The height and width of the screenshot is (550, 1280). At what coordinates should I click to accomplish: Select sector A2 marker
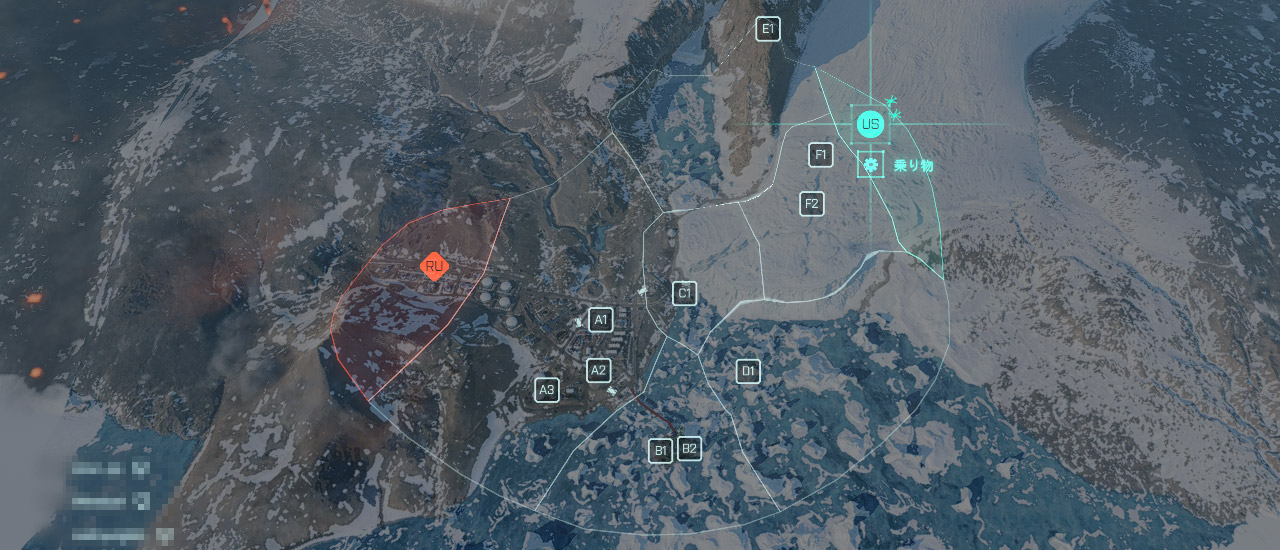[x=598, y=370]
